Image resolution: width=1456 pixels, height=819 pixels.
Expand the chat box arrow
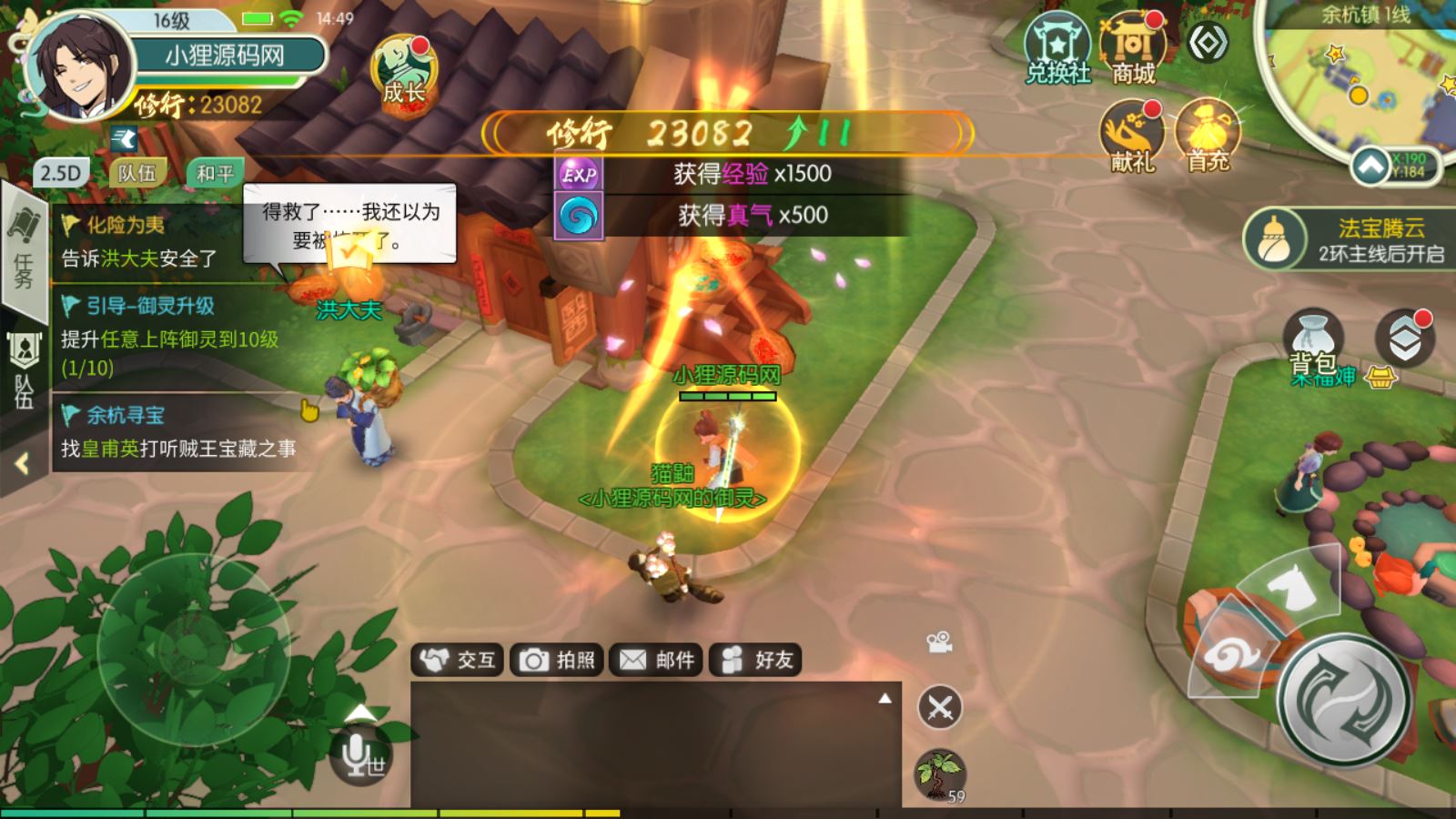click(x=885, y=699)
